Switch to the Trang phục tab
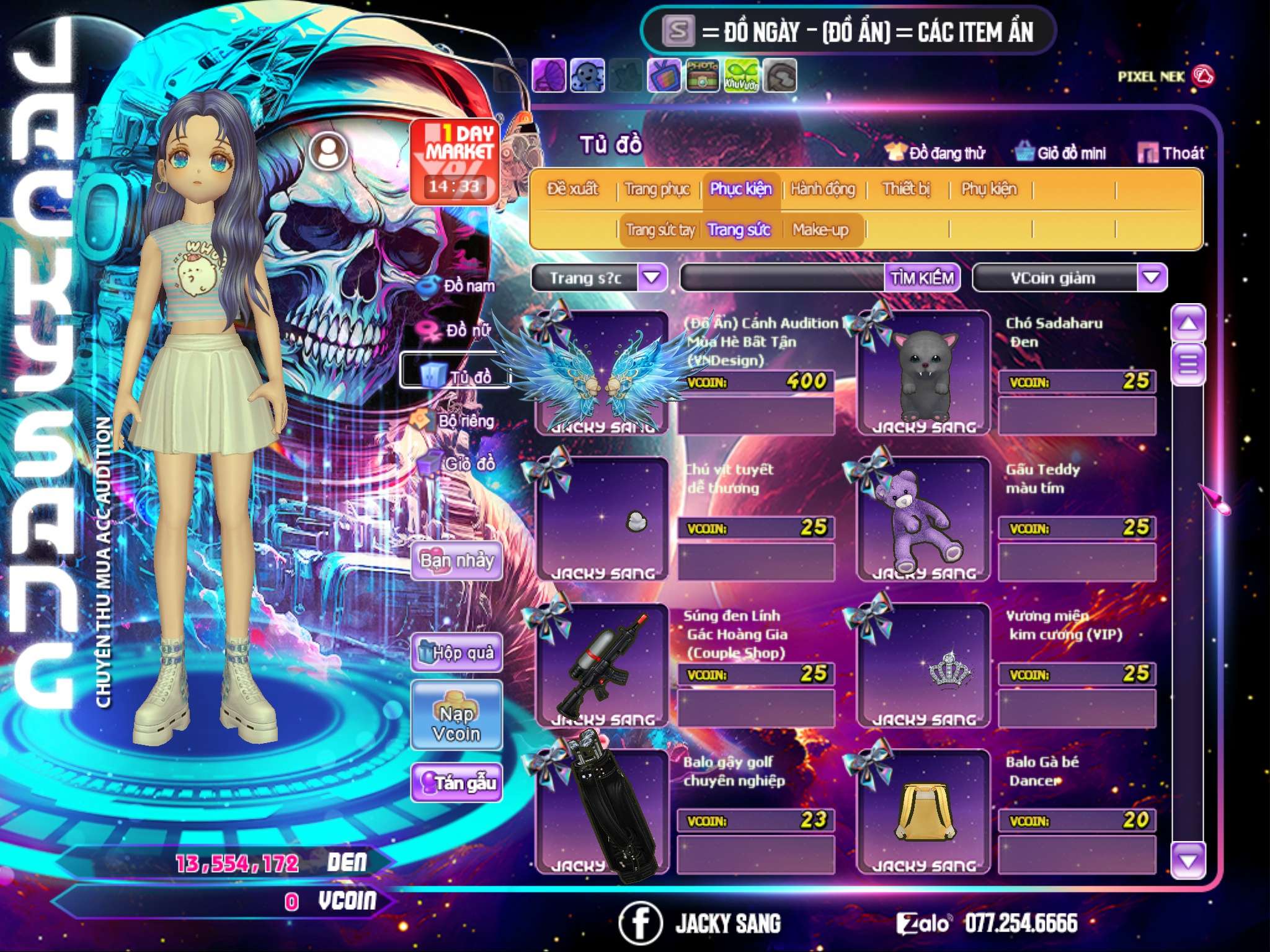The height and width of the screenshot is (952, 1270). click(657, 189)
